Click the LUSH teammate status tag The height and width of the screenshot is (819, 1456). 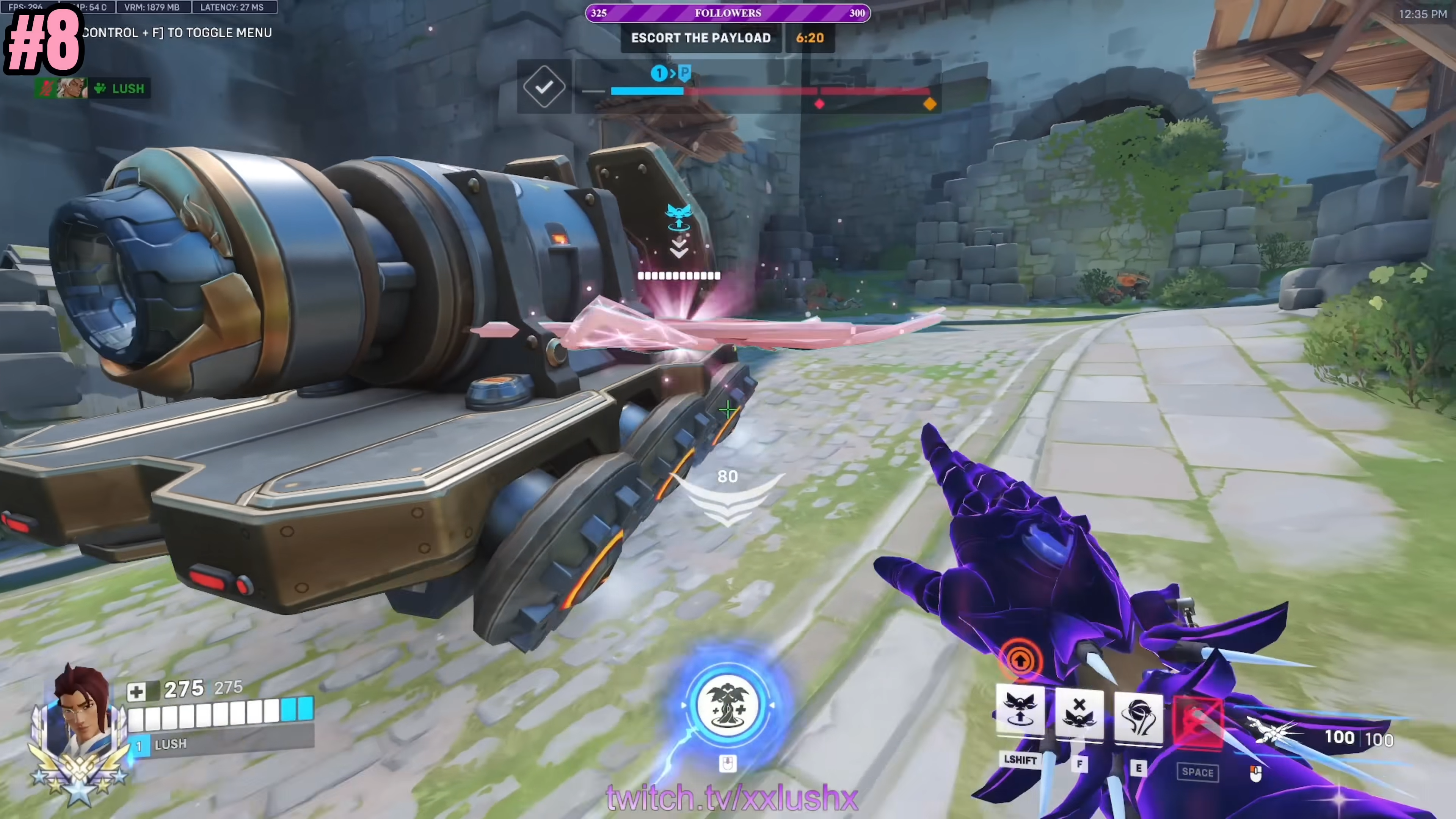coord(120,89)
